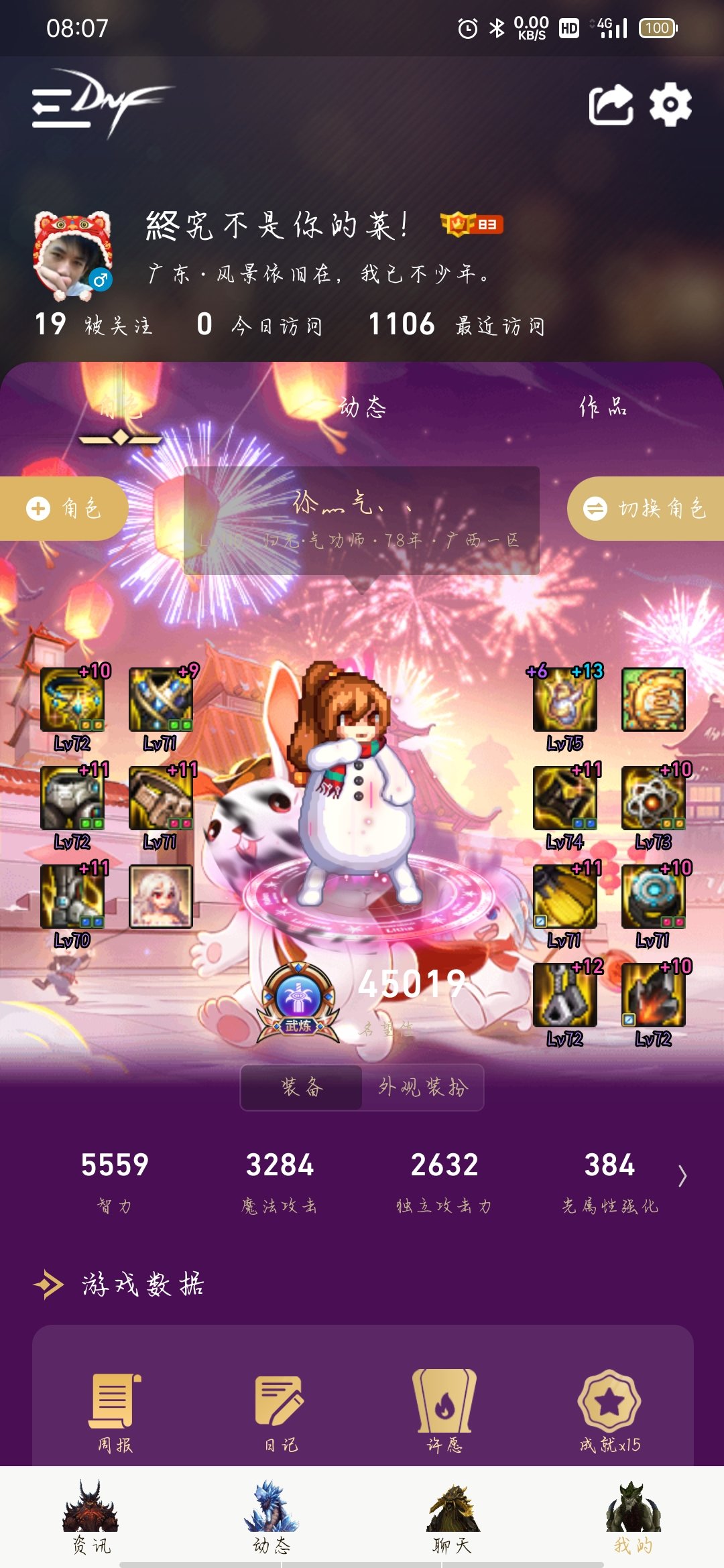Inspect the white-haired girl portrait slot

161,897
